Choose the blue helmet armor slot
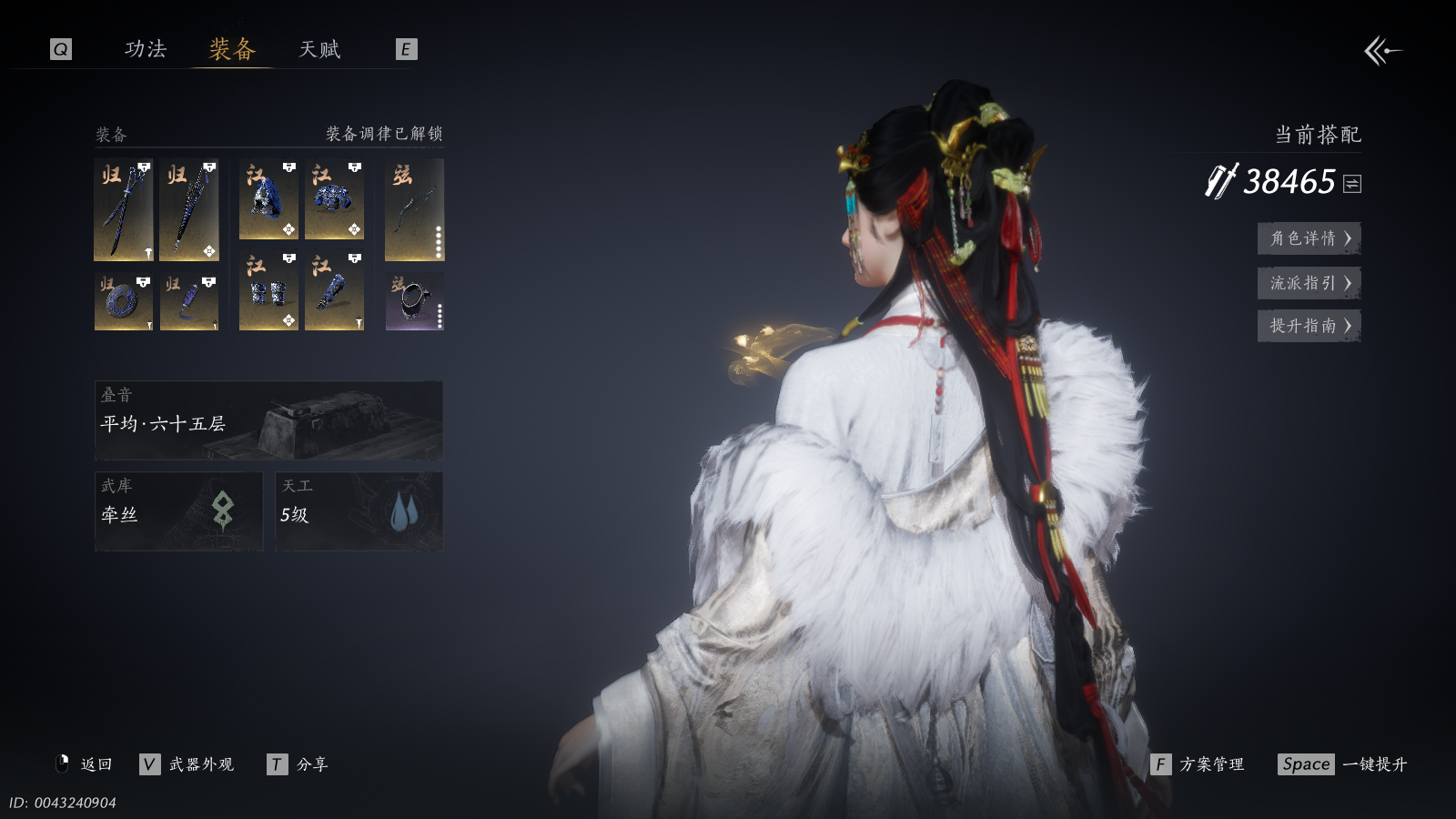 click(268, 199)
